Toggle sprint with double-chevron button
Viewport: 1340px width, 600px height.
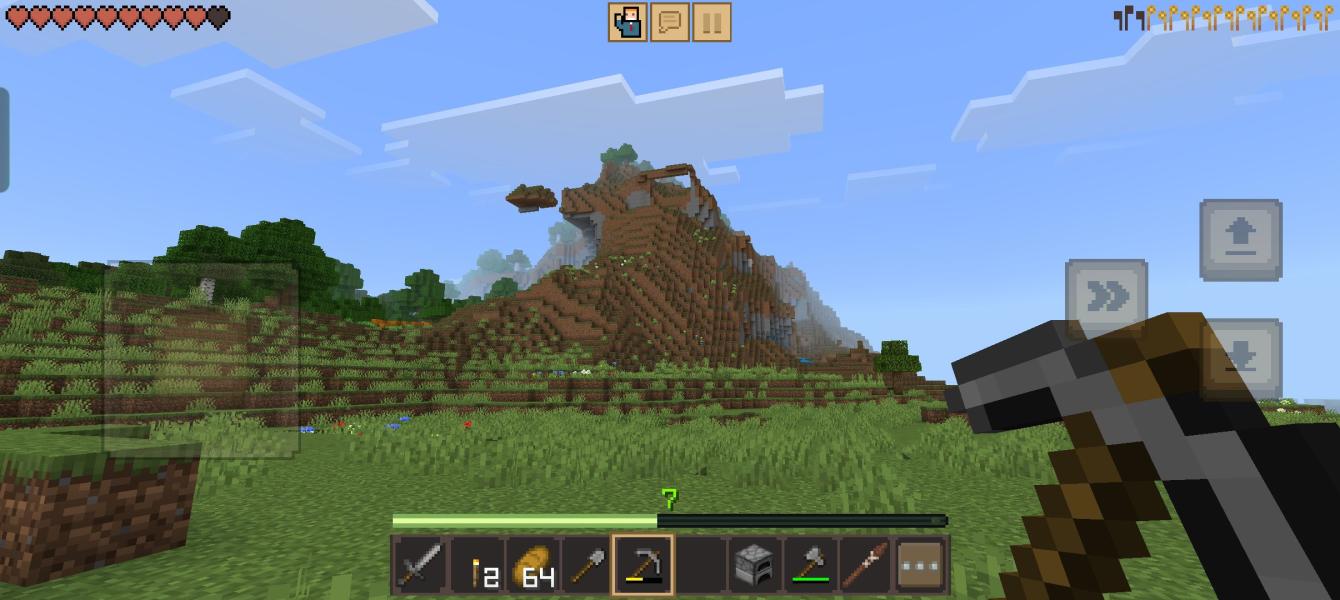[x=1106, y=297]
